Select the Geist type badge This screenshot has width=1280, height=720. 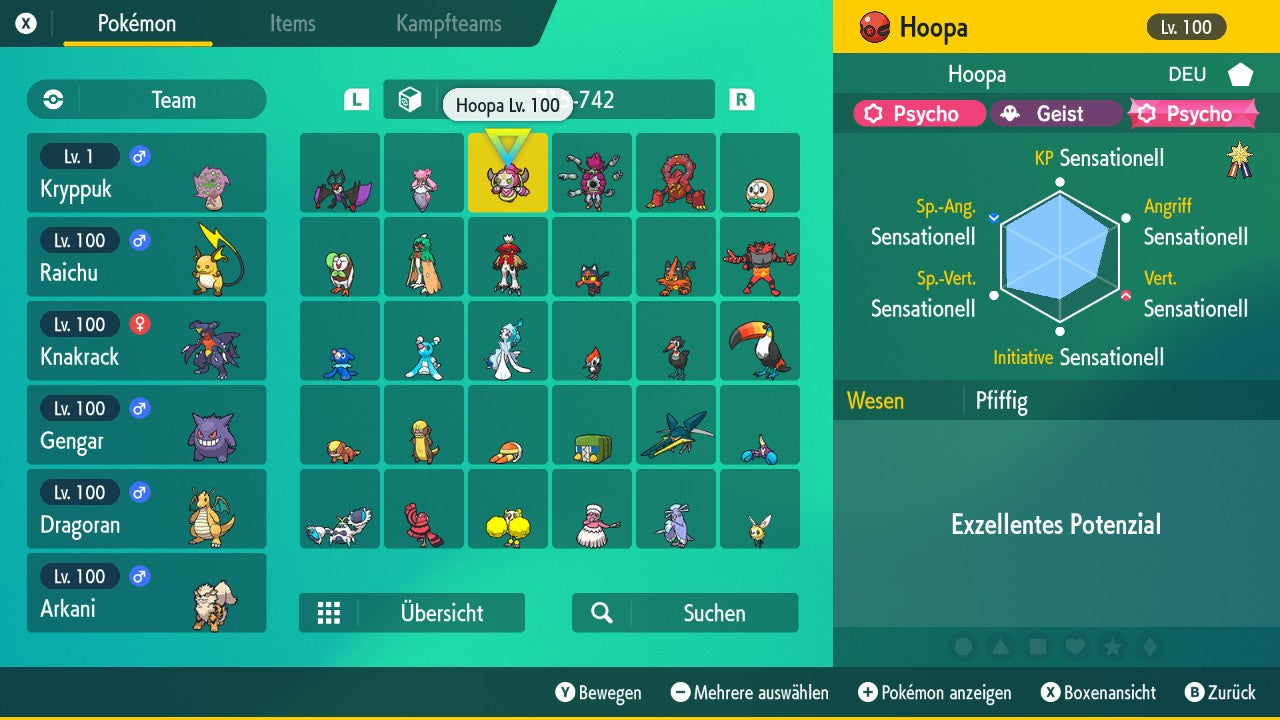tap(1057, 113)
